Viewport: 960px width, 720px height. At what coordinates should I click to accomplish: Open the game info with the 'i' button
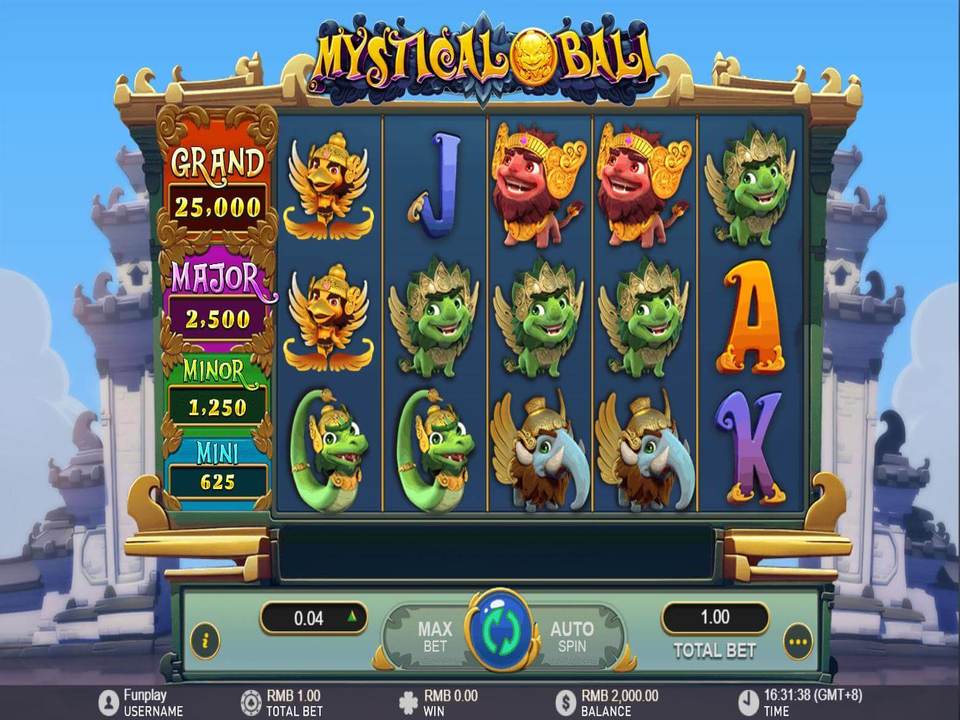pos(205,639)
